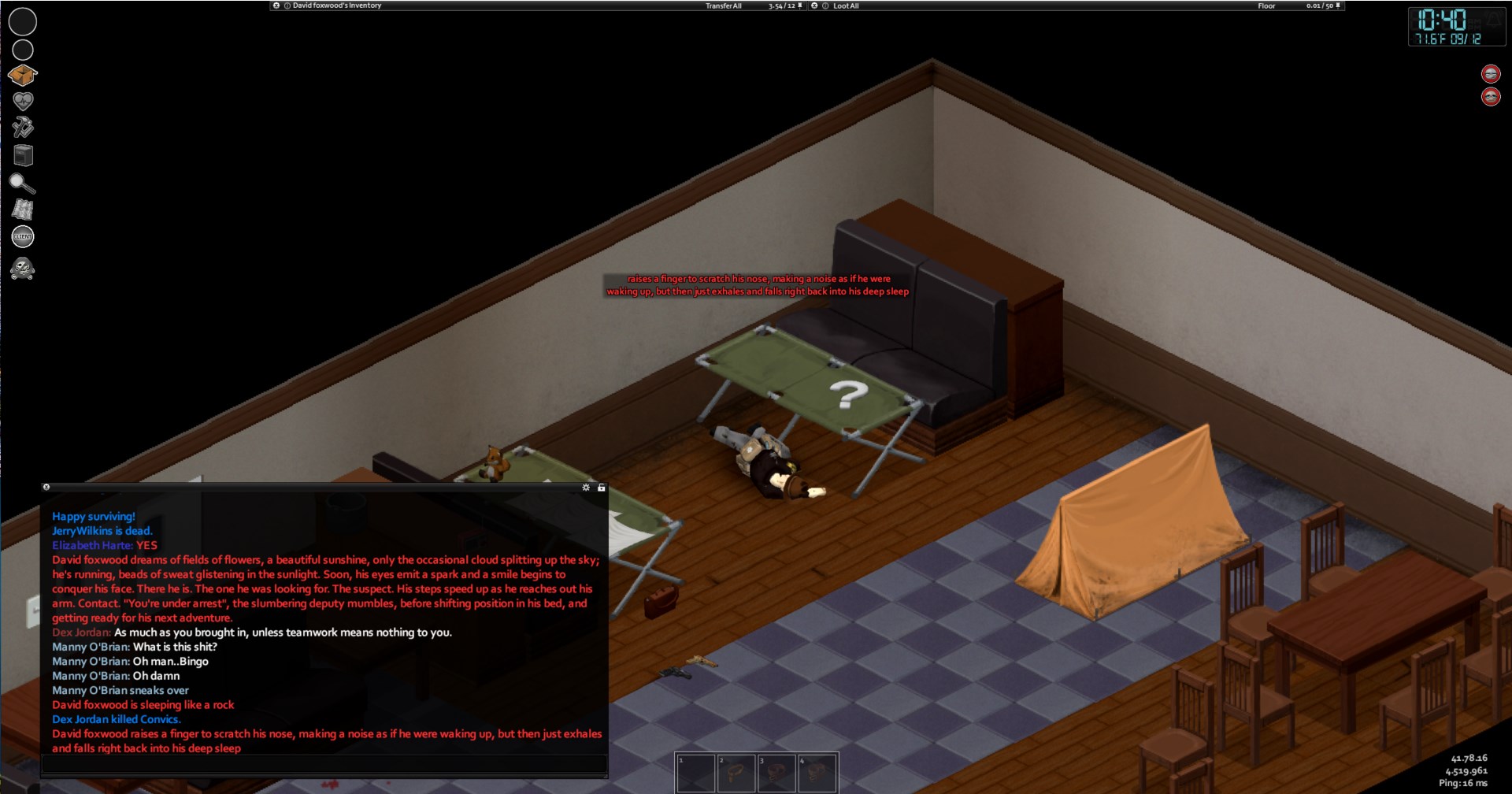Click Transfer All in inventory header
1512x794 pixels.
coord(723,6)
